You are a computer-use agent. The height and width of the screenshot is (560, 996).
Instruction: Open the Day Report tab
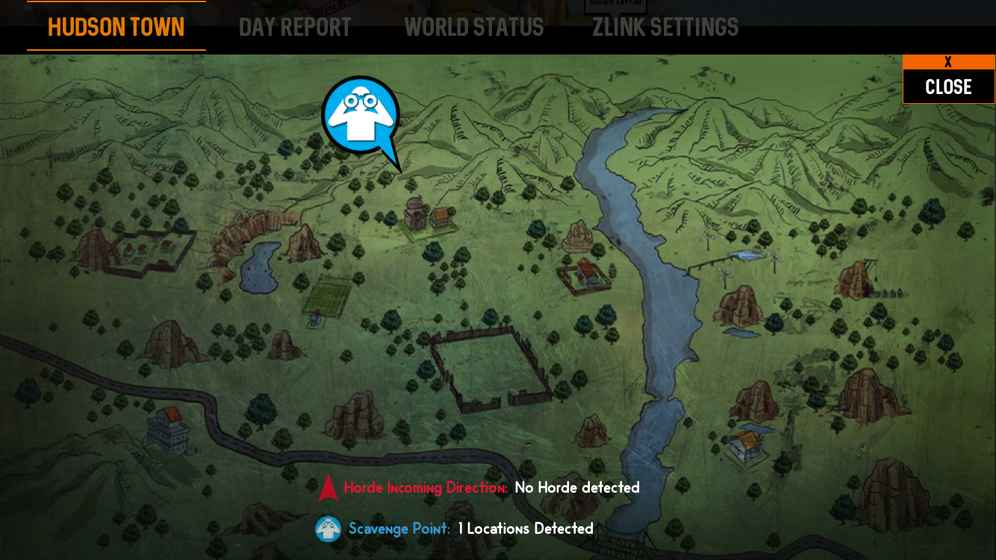coord(295,27)
